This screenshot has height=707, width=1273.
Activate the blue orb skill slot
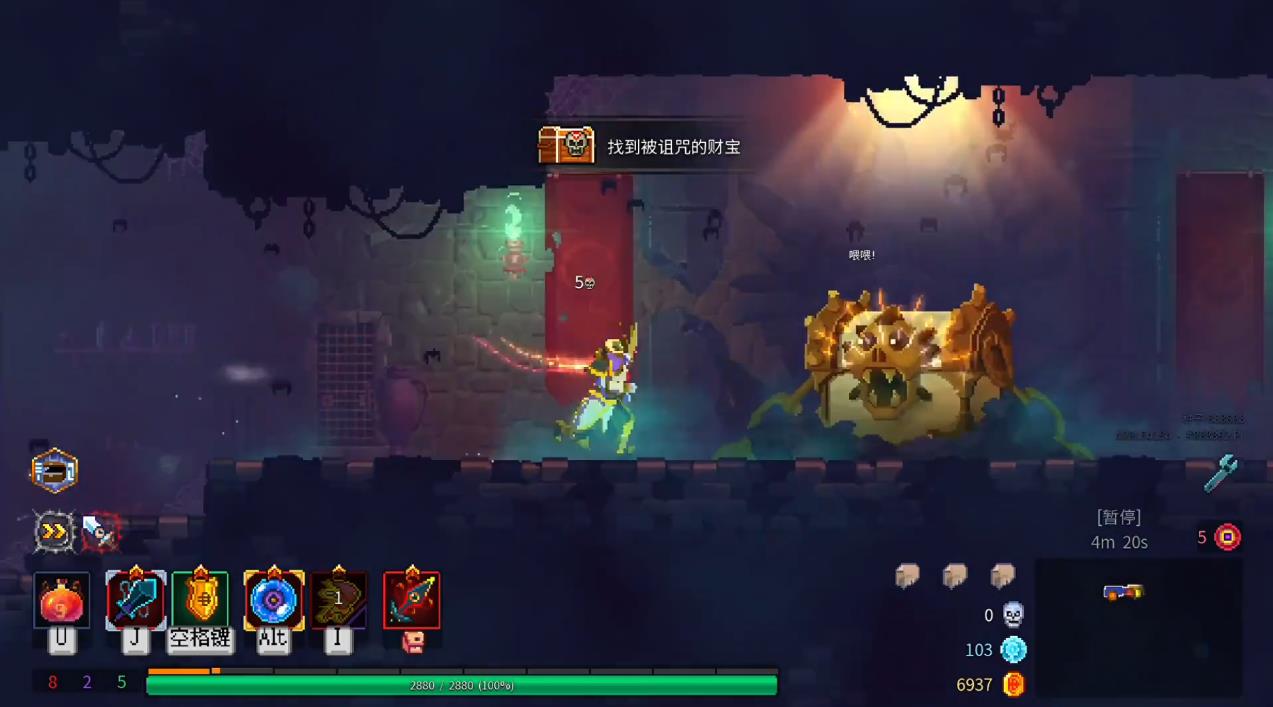273,600
